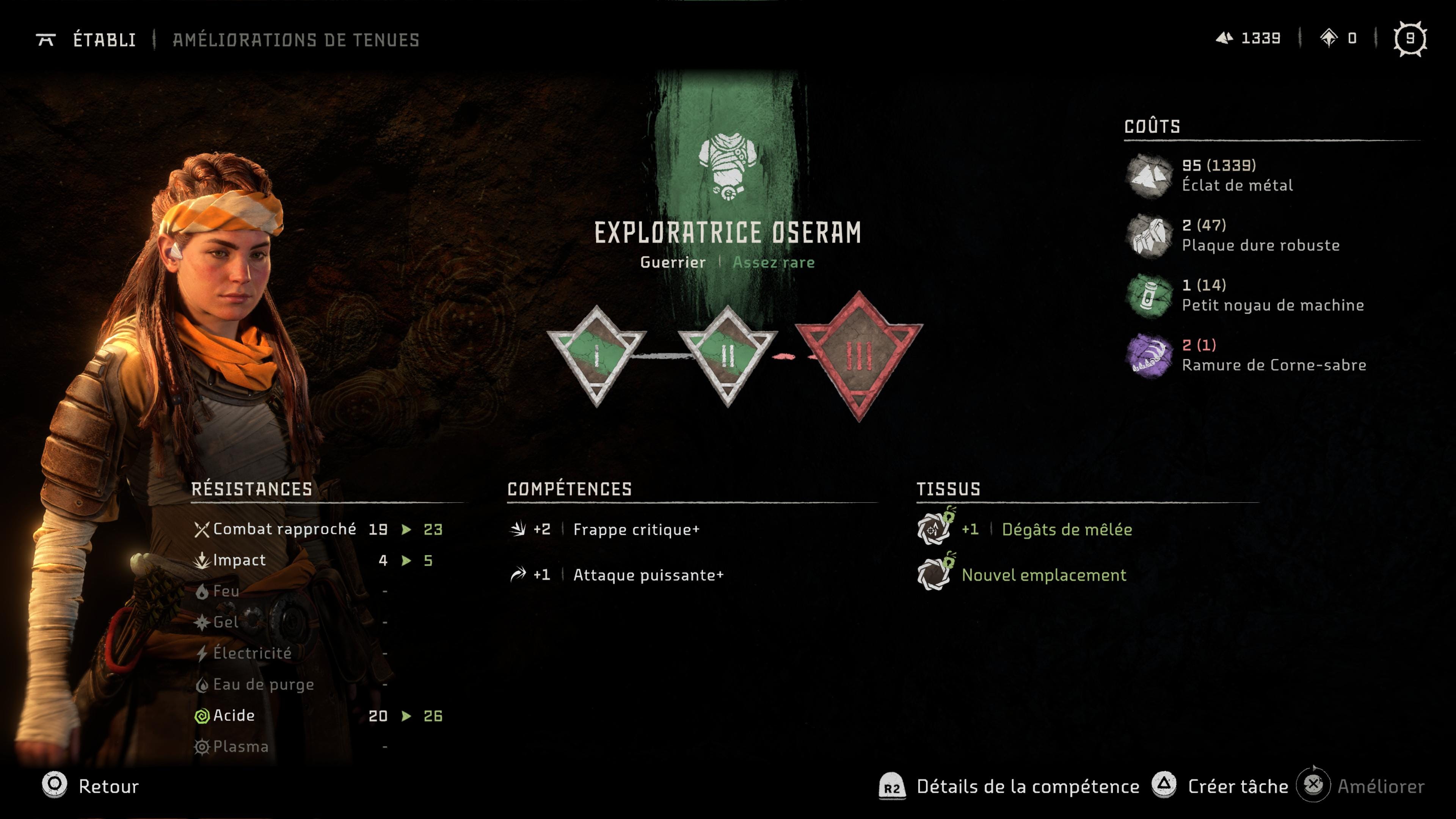The width and height of the screenshot is (1456, 819).
Task: Choose the Créer tâche option
Action: tap(1221, 786)
